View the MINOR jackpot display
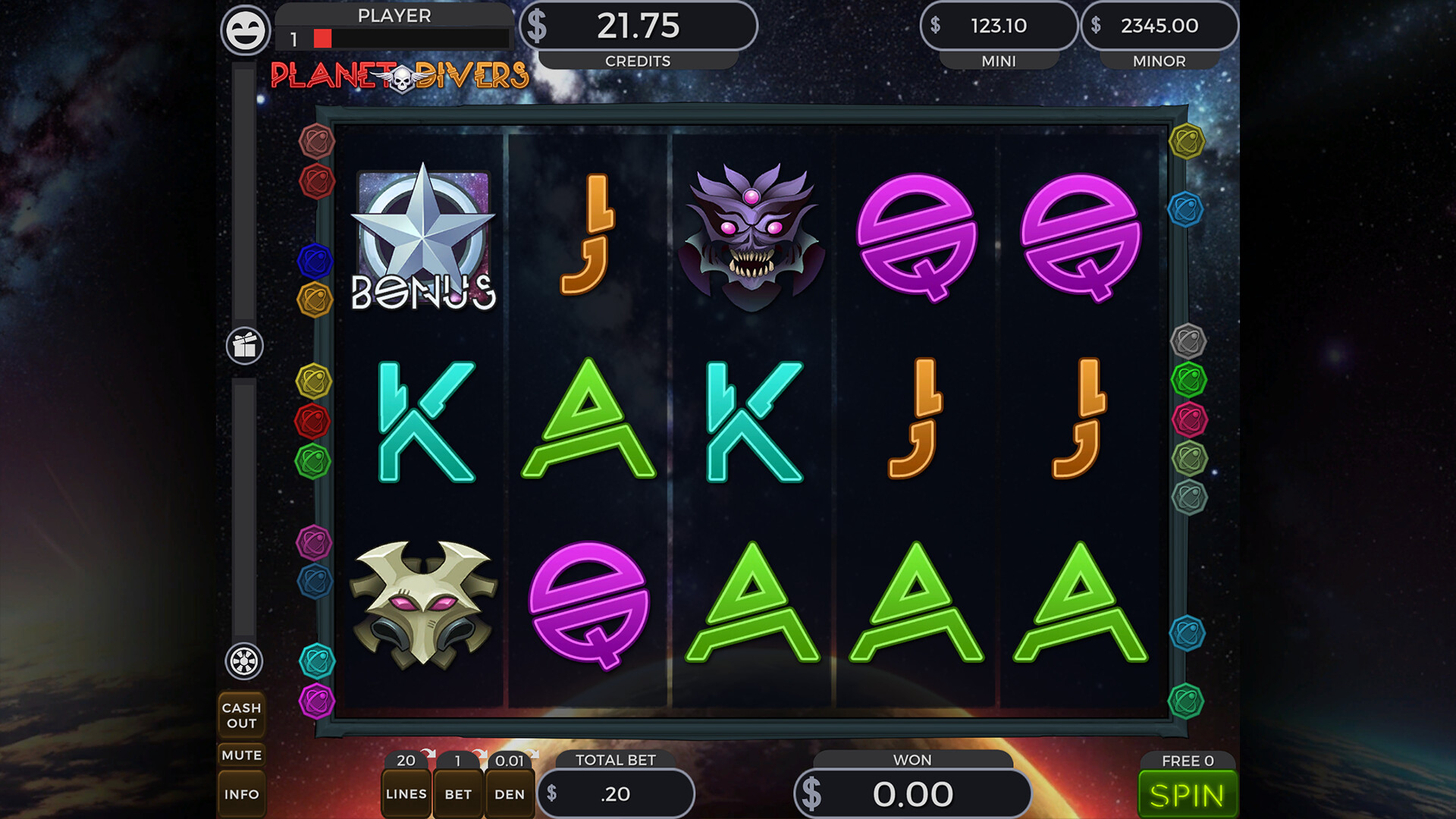This screenshot has height=819, width=1456. tap(1162, 25)
